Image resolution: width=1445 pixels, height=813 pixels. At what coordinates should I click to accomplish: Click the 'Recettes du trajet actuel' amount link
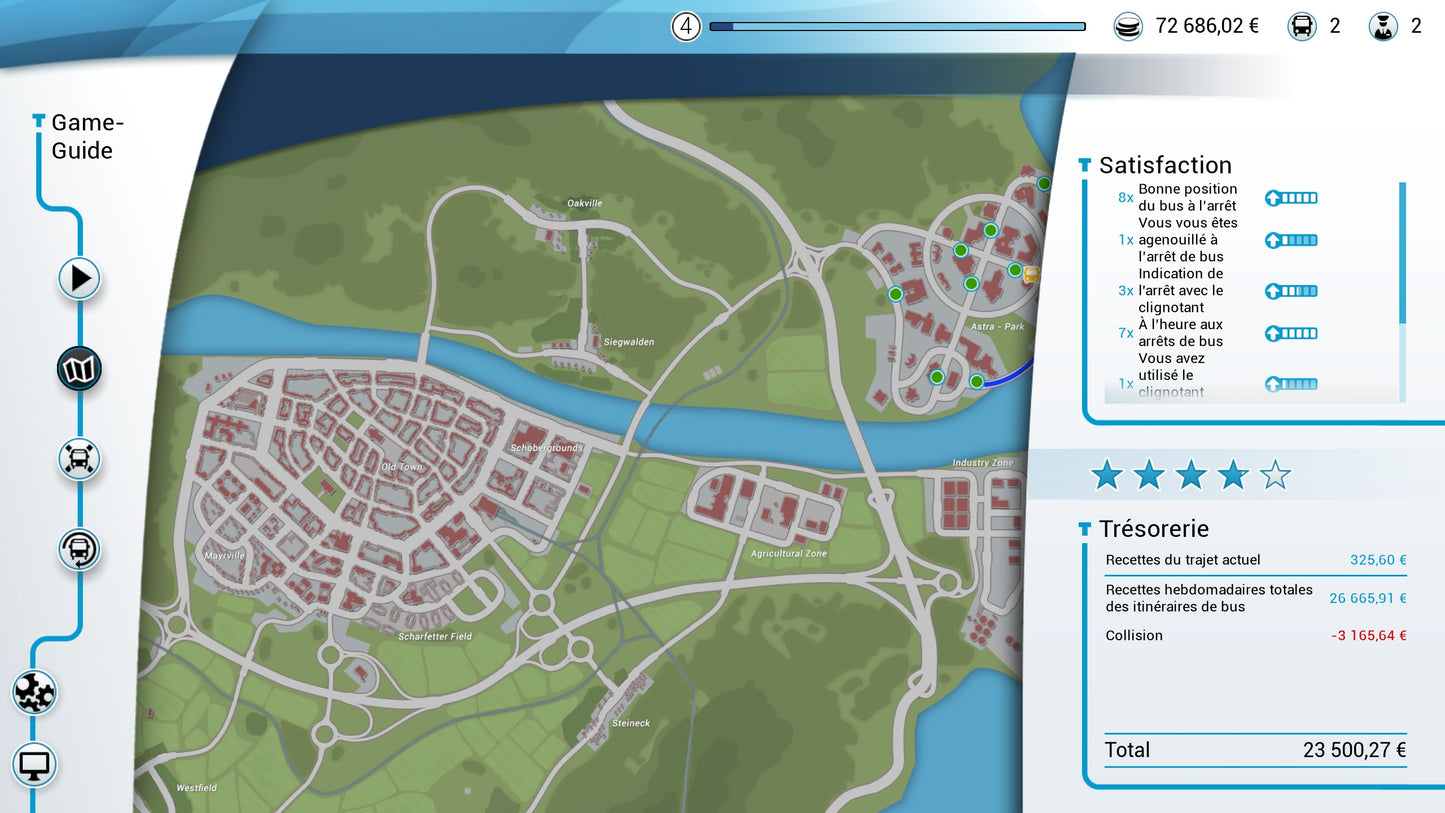click(1377, 559)
